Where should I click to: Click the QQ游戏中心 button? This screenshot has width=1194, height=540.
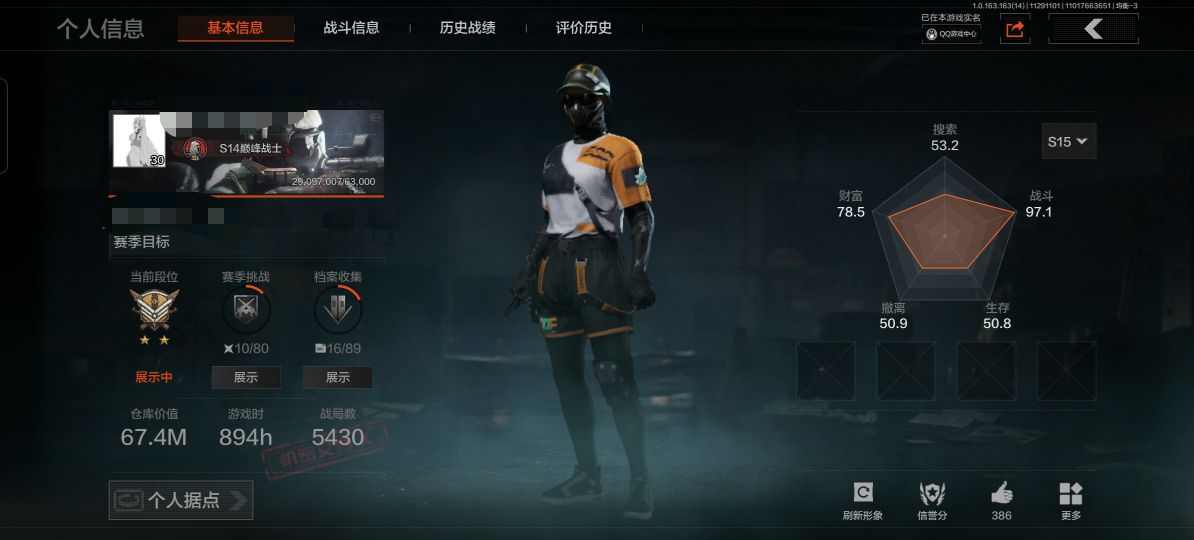tap(951, 33)
